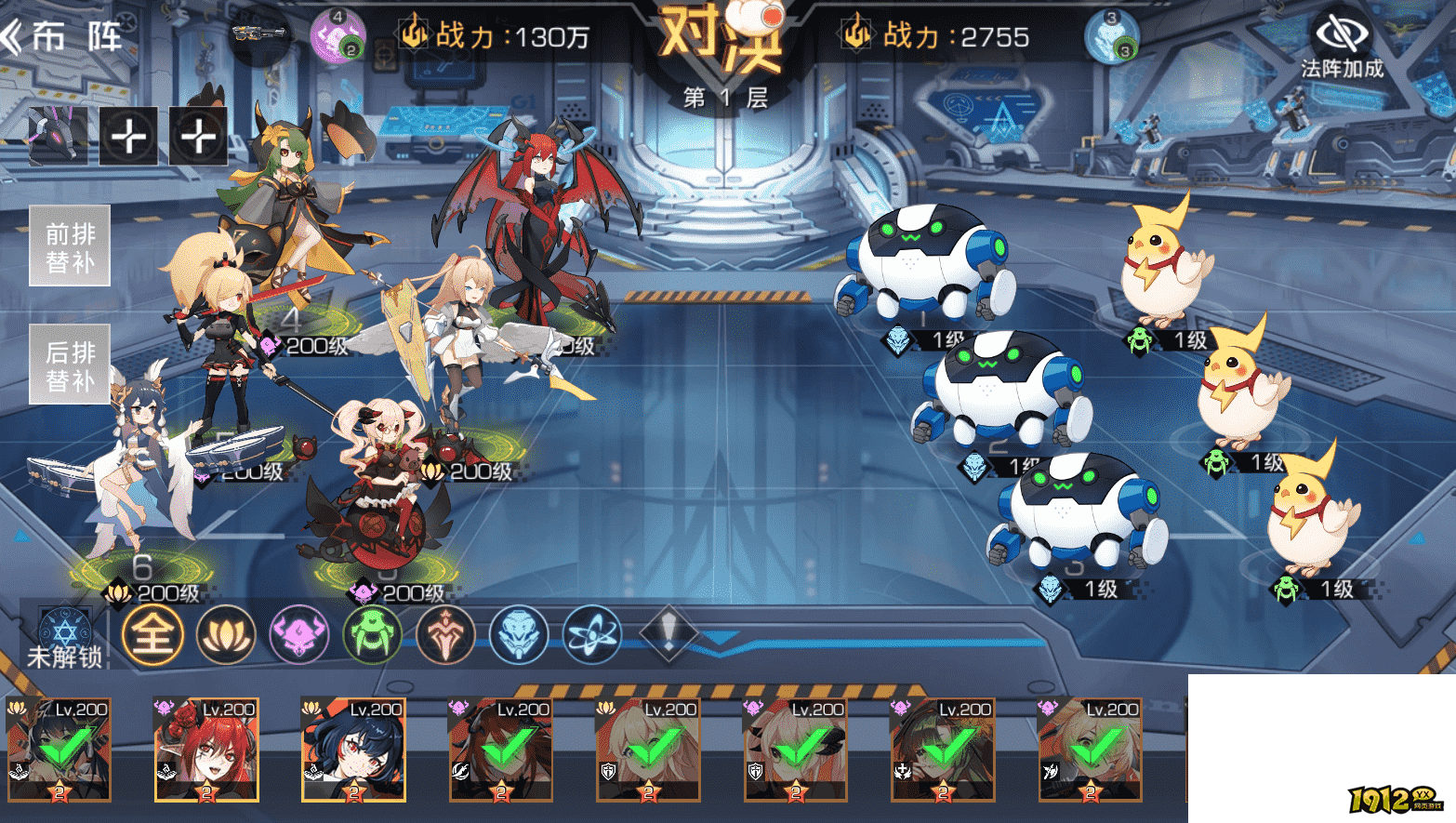This screenshot has width=1456, height=823.
Task: Filter heroes by the golden lotus faction
Action: click(226, 636)
